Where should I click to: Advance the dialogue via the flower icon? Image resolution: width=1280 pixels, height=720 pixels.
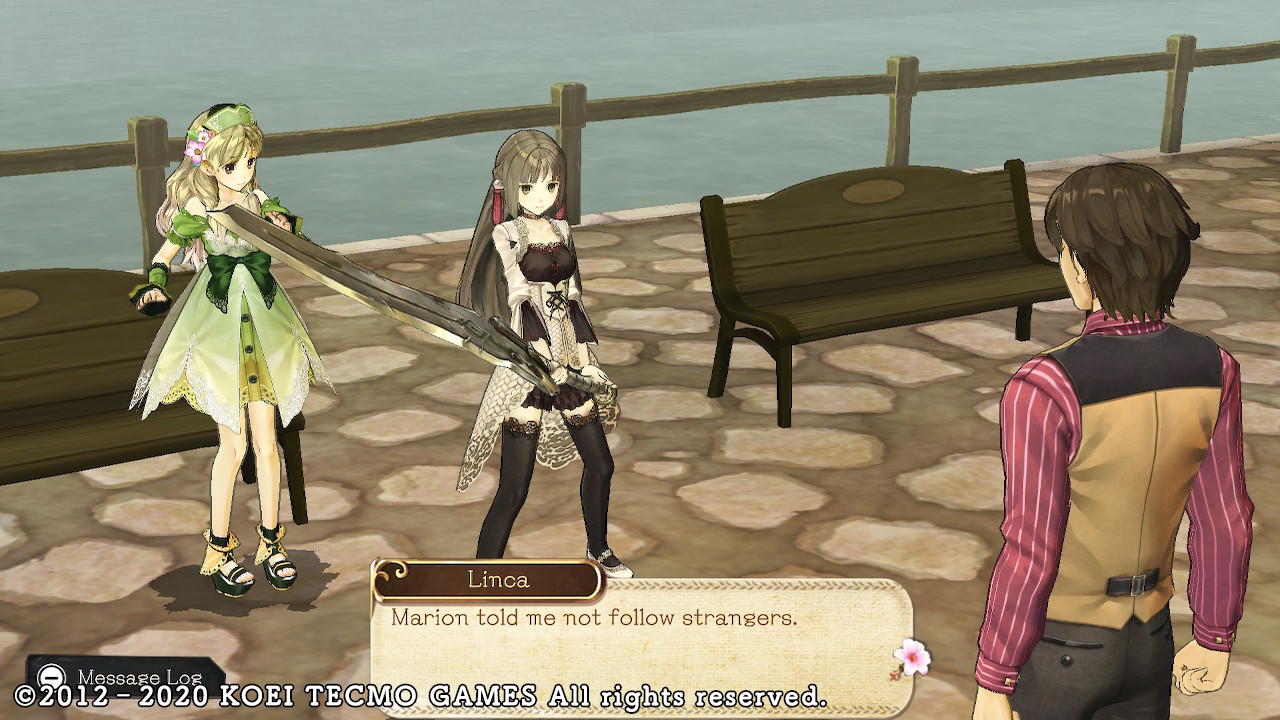[x=911, y=659]
